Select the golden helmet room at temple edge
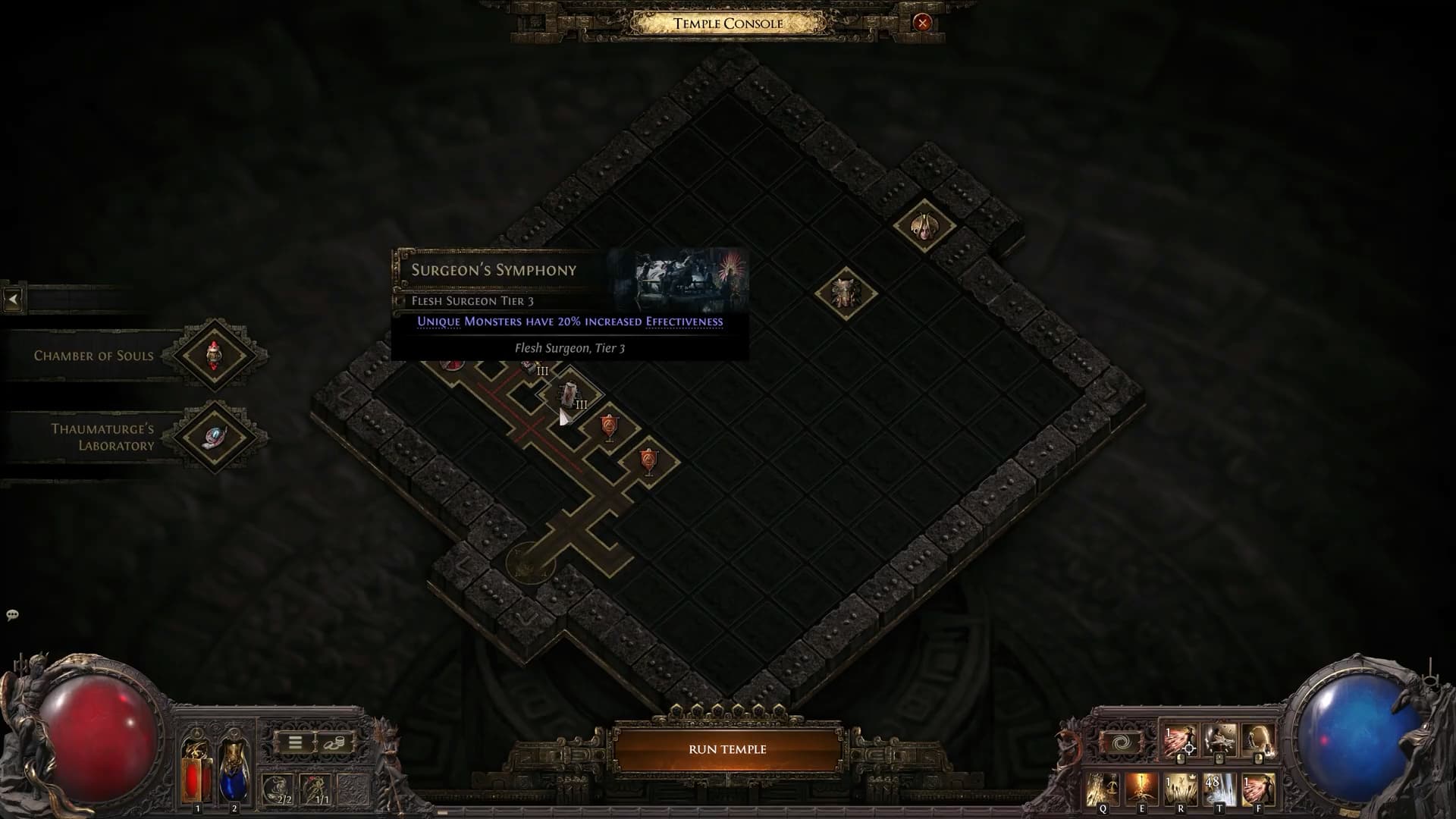This screenshot has height=819, width=1456. (x=923, y=225)
